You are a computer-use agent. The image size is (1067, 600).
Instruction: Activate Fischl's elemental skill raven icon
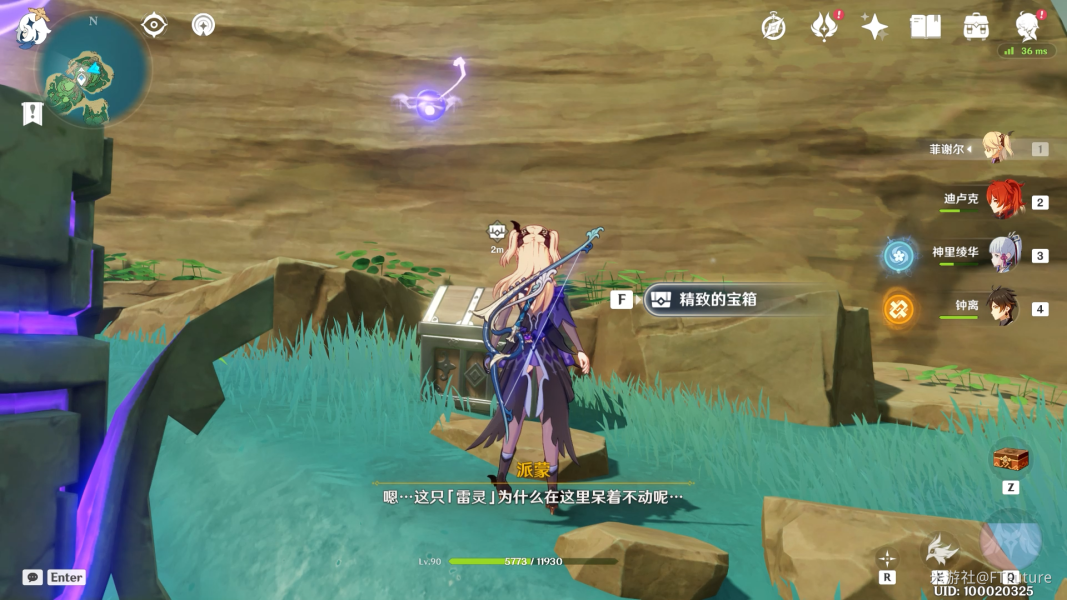click(940, 549)
